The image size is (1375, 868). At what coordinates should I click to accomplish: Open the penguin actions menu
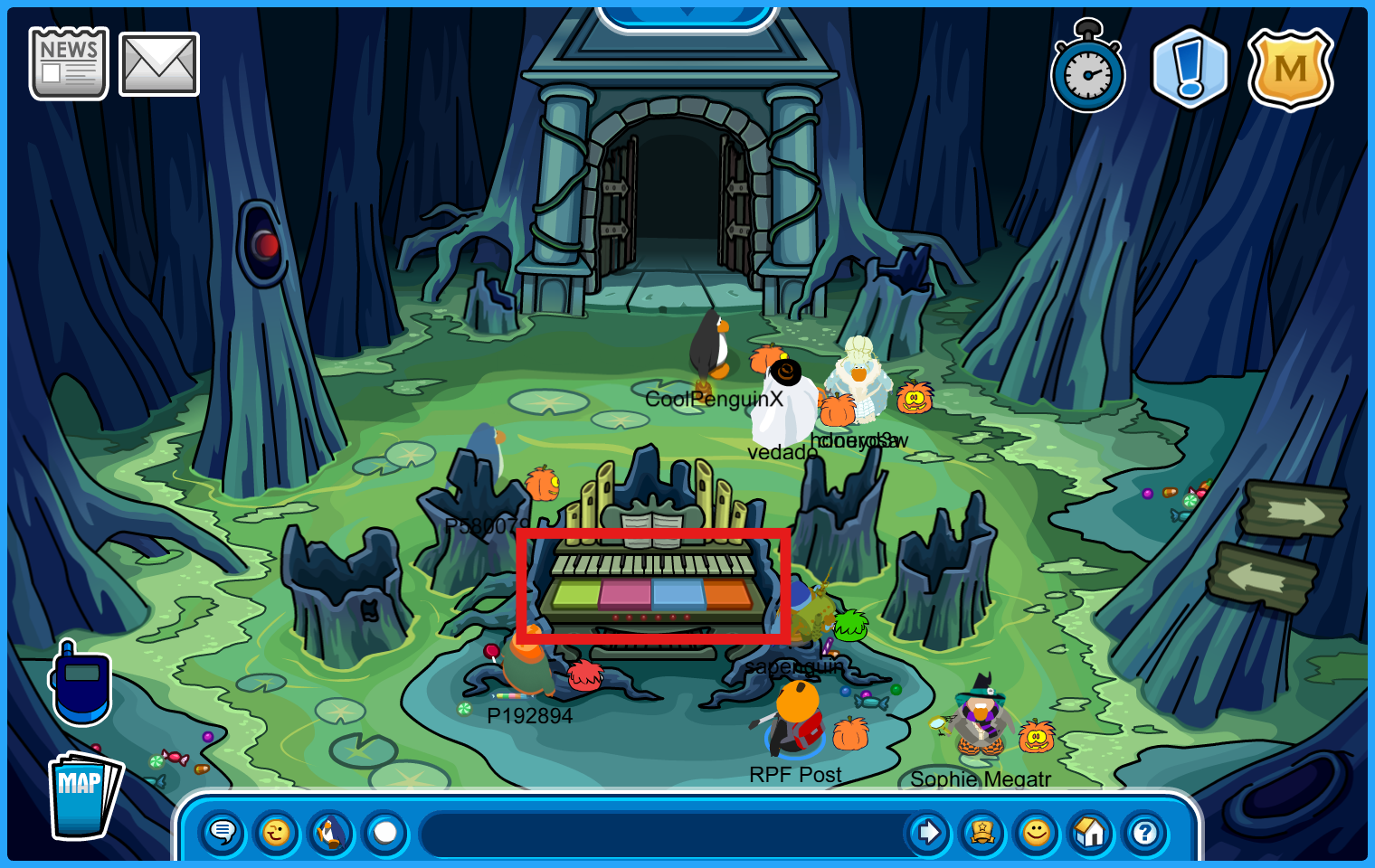pos(331,832)
